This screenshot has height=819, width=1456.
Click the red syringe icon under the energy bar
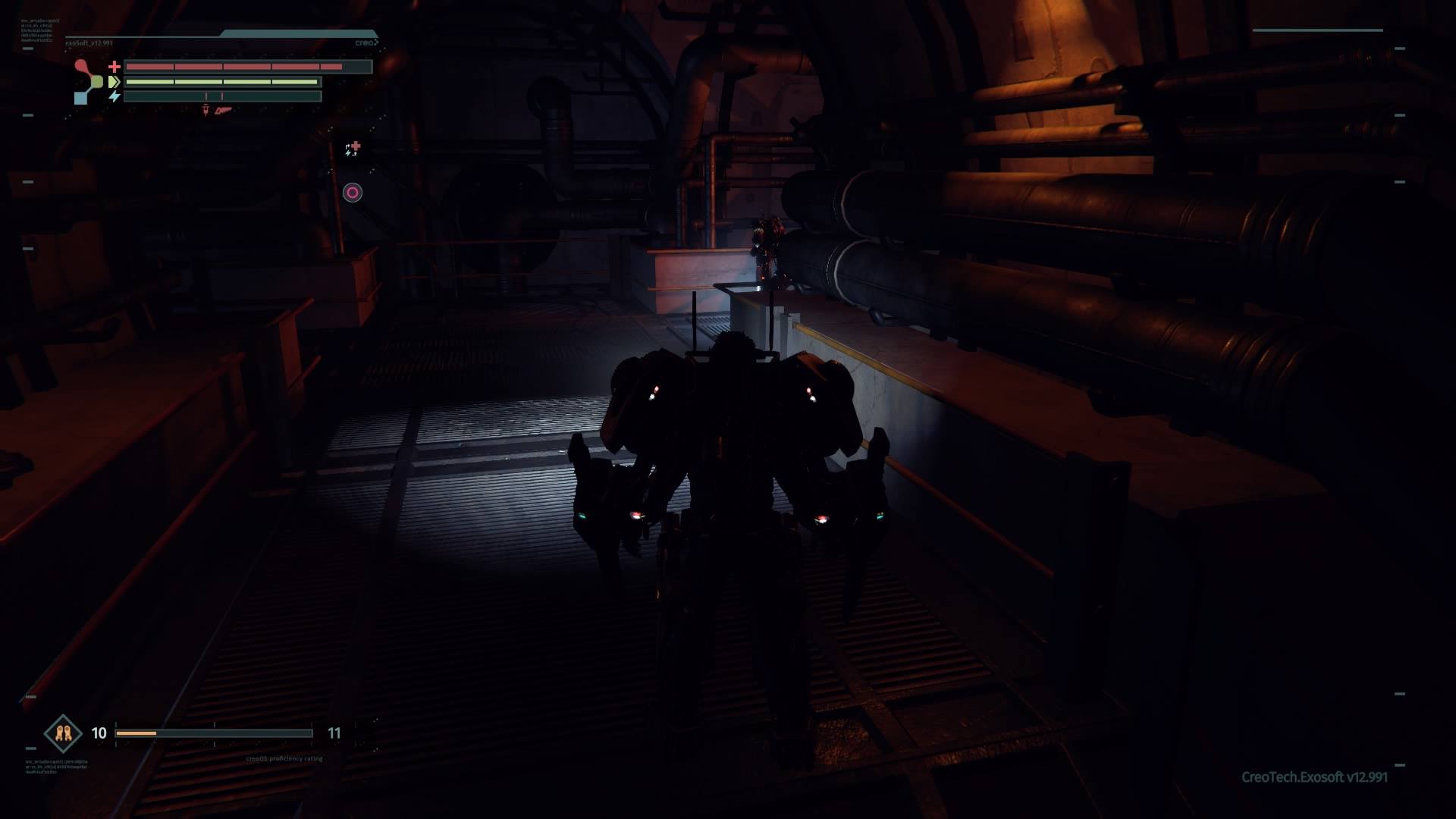(x=206, y=111)
